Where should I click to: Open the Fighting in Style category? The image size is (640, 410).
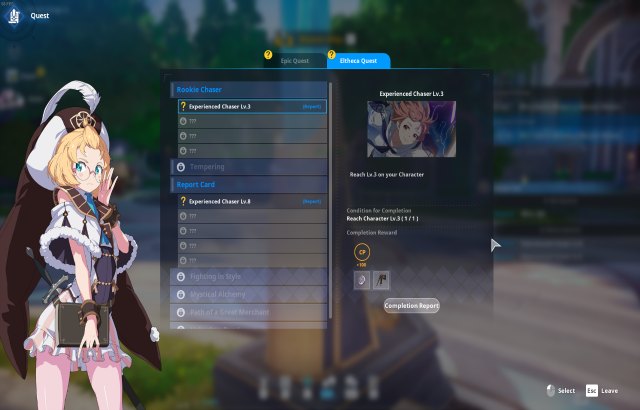(250, 276)
